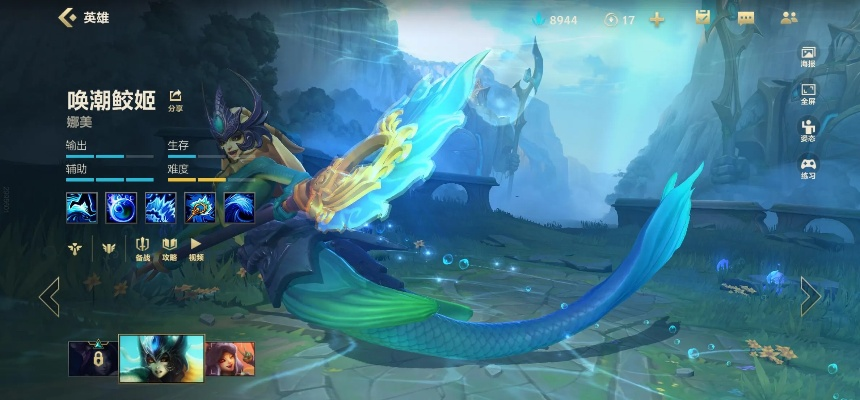Tap the 分享 share button
Viewport: 860px width, 400px height.
[176, 98]
